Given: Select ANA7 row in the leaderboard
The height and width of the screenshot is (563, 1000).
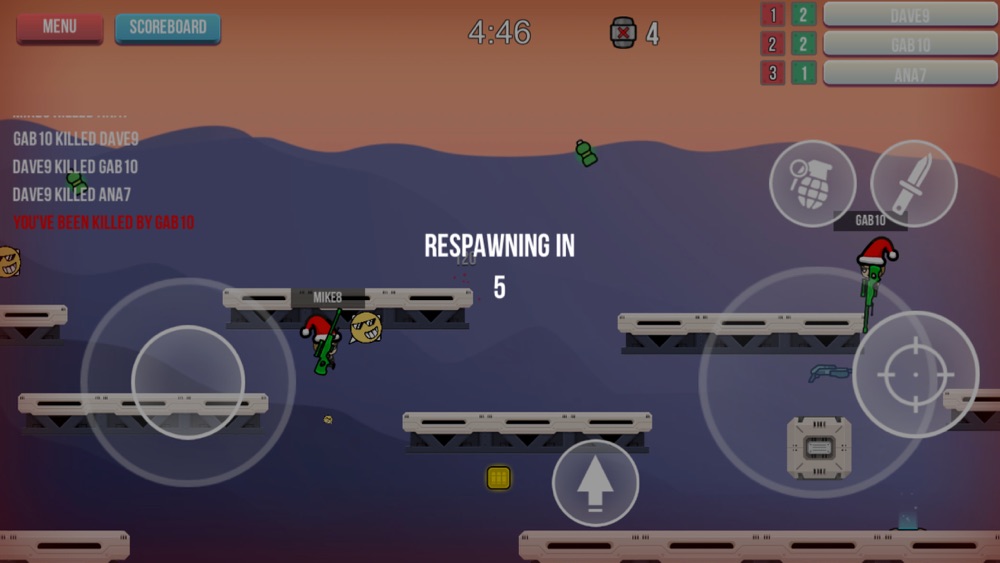Looking at the screenshot, I should click(x=910, y=73).
